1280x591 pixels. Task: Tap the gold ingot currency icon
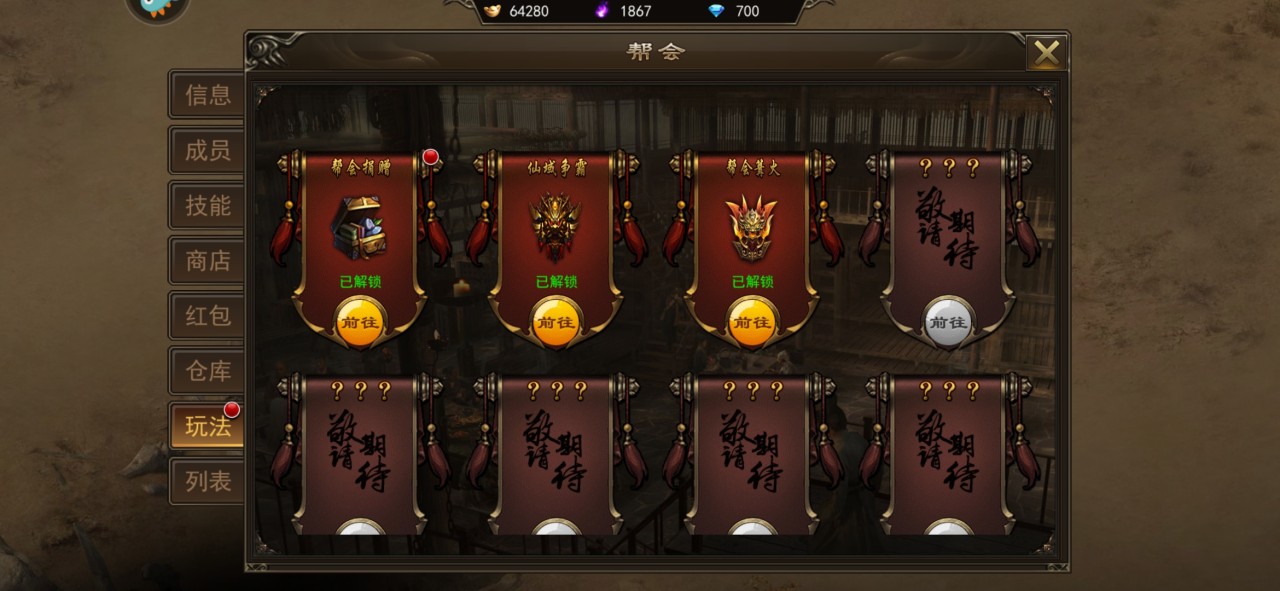[493, 11]
